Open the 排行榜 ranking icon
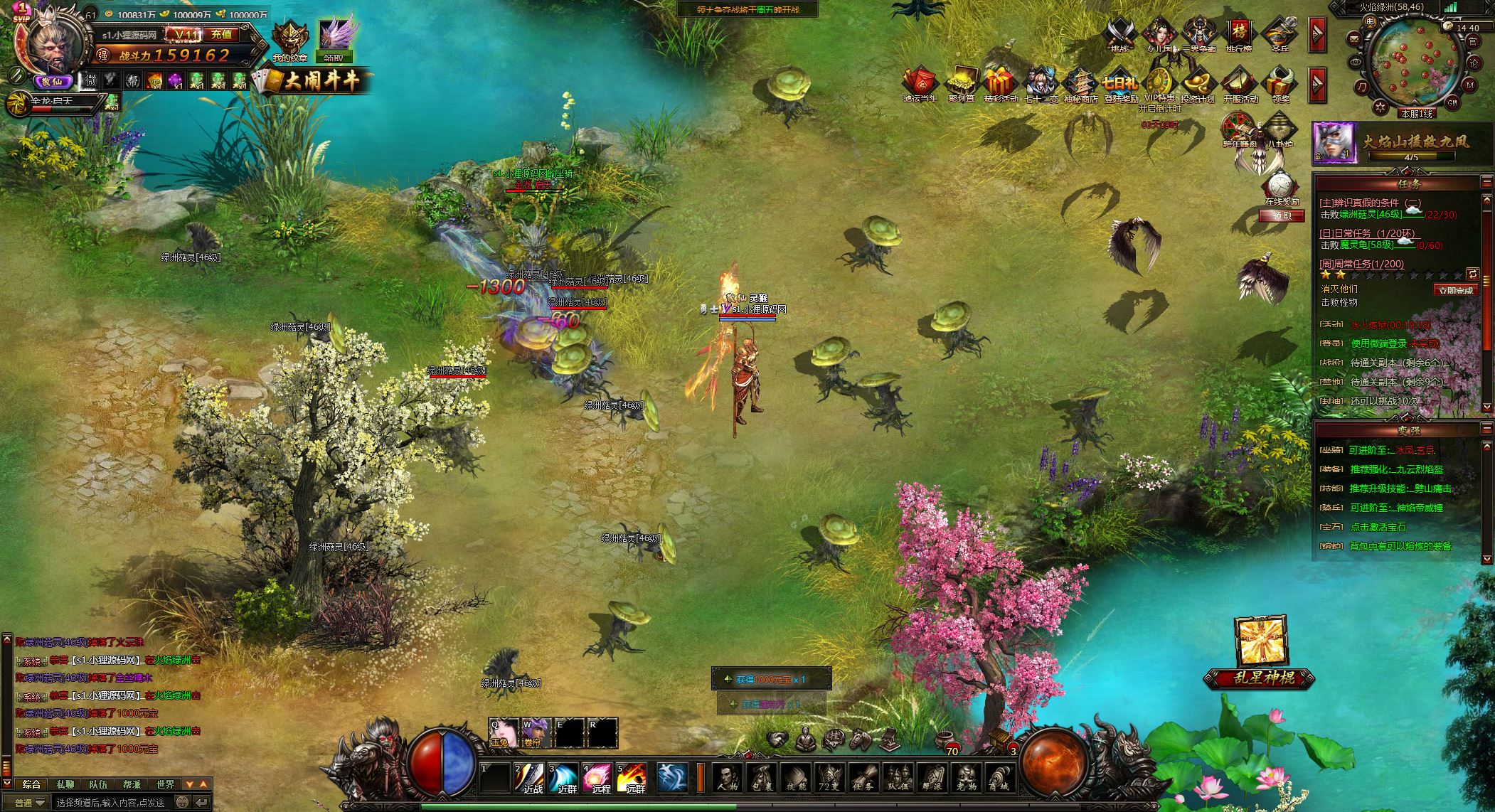The width and height of the screenshot is (1495, 812). [x=1239, y=34]
